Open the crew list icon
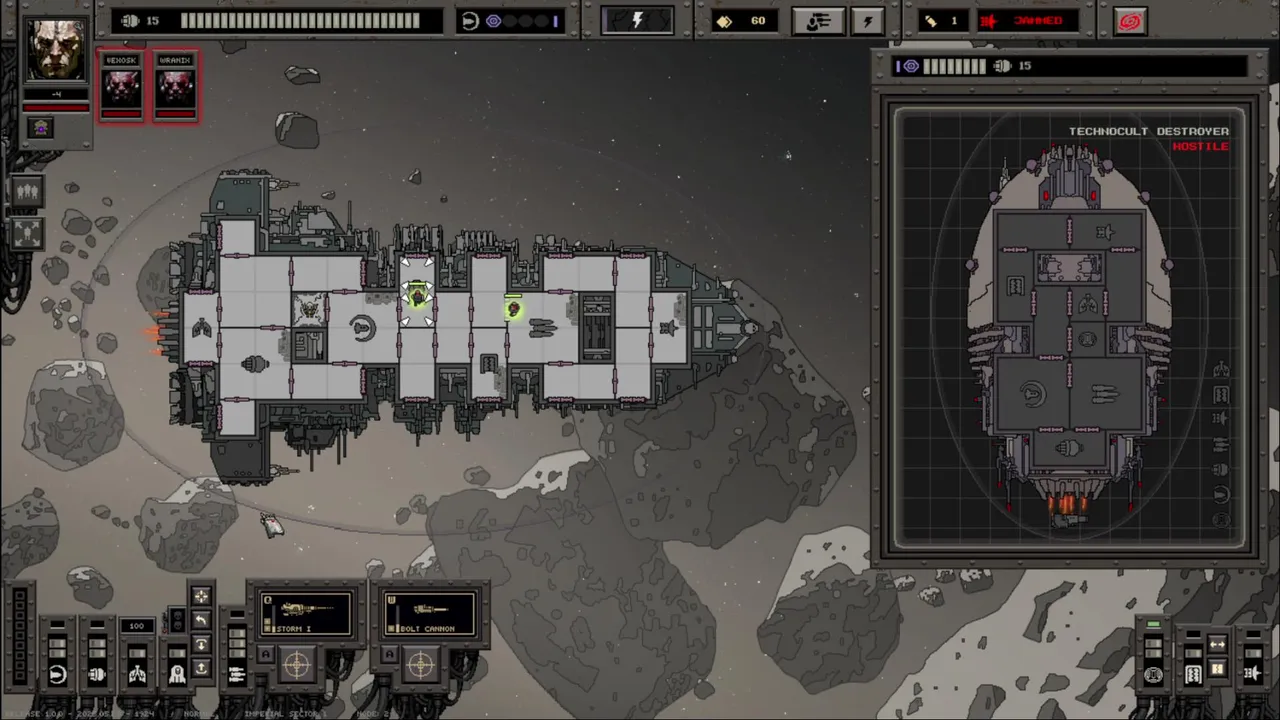Image resolution: width=1280 pixels, height=720 pixels. pos(27,191)
